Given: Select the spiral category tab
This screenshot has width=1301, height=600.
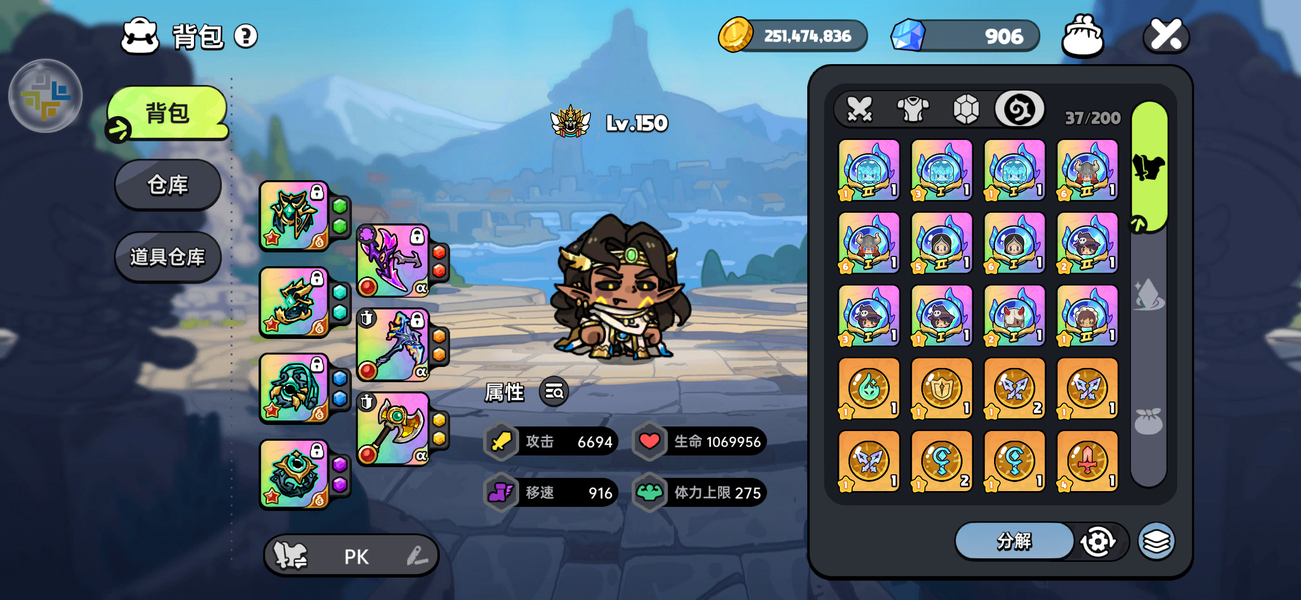Looking at the screenshot, I should pos(1019,109).
